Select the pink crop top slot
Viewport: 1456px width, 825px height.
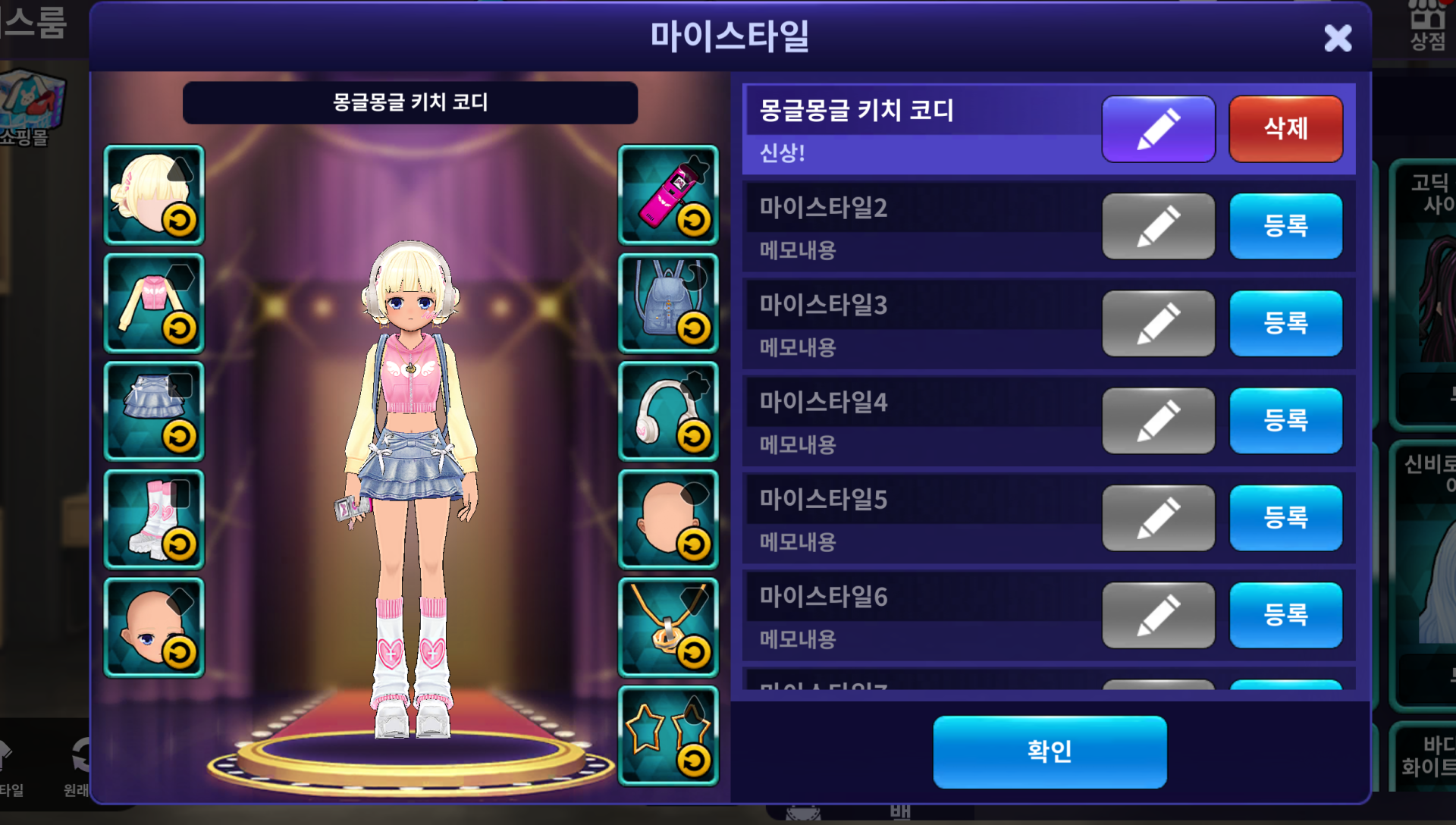(x=154, y=303)
